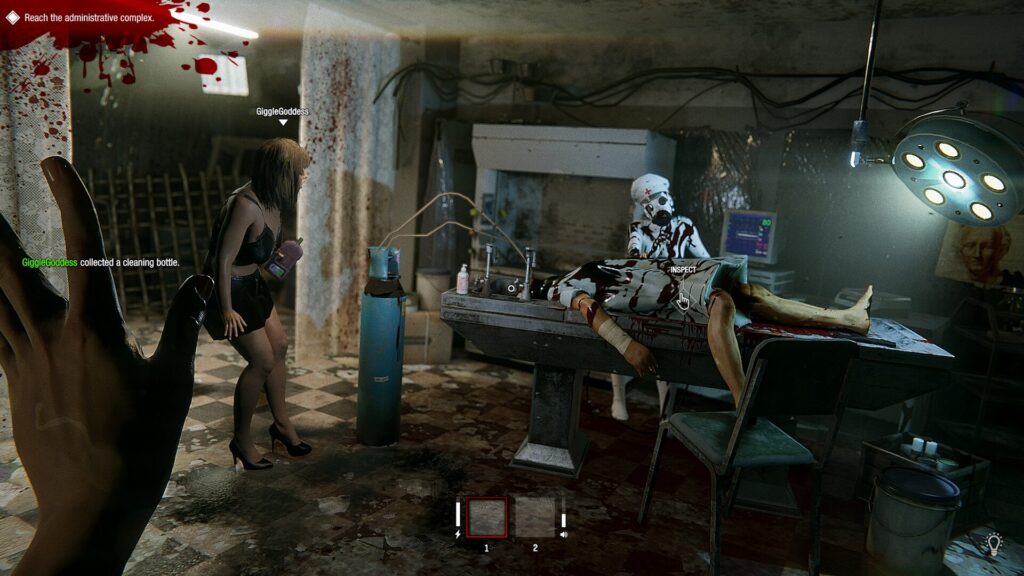The width and height of the screenshot is (1024, 576).
Task: Switch to inventory slot 2
Action: tap(534, 517)
